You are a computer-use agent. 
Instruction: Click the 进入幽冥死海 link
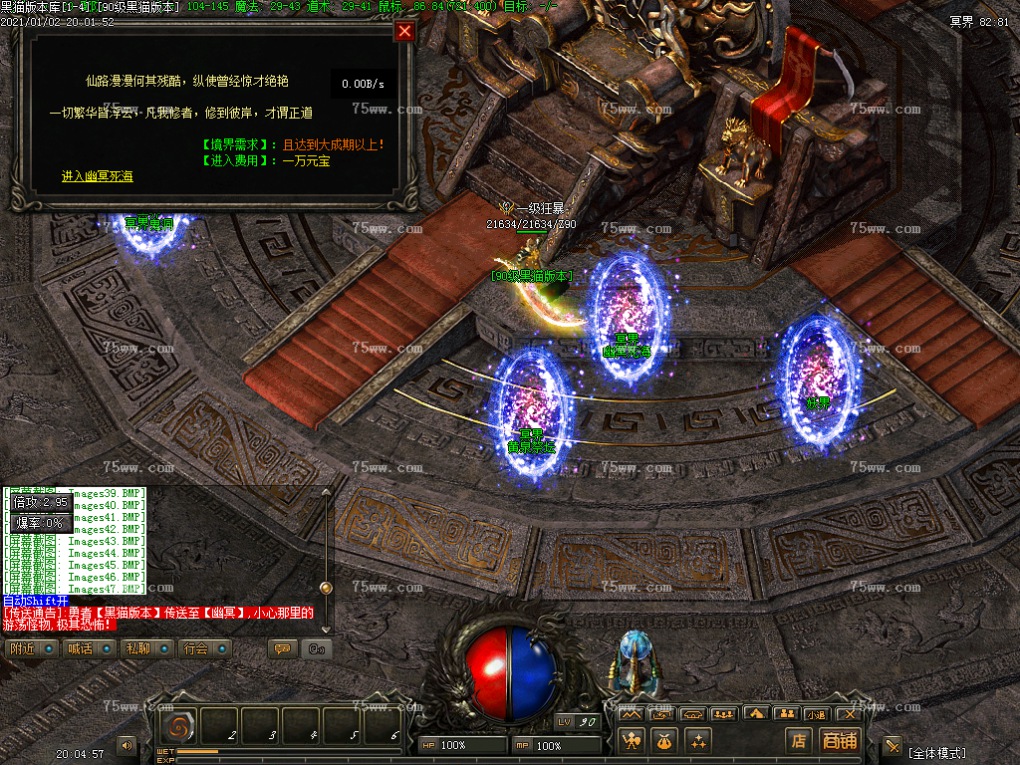click(x=97, y=176)
